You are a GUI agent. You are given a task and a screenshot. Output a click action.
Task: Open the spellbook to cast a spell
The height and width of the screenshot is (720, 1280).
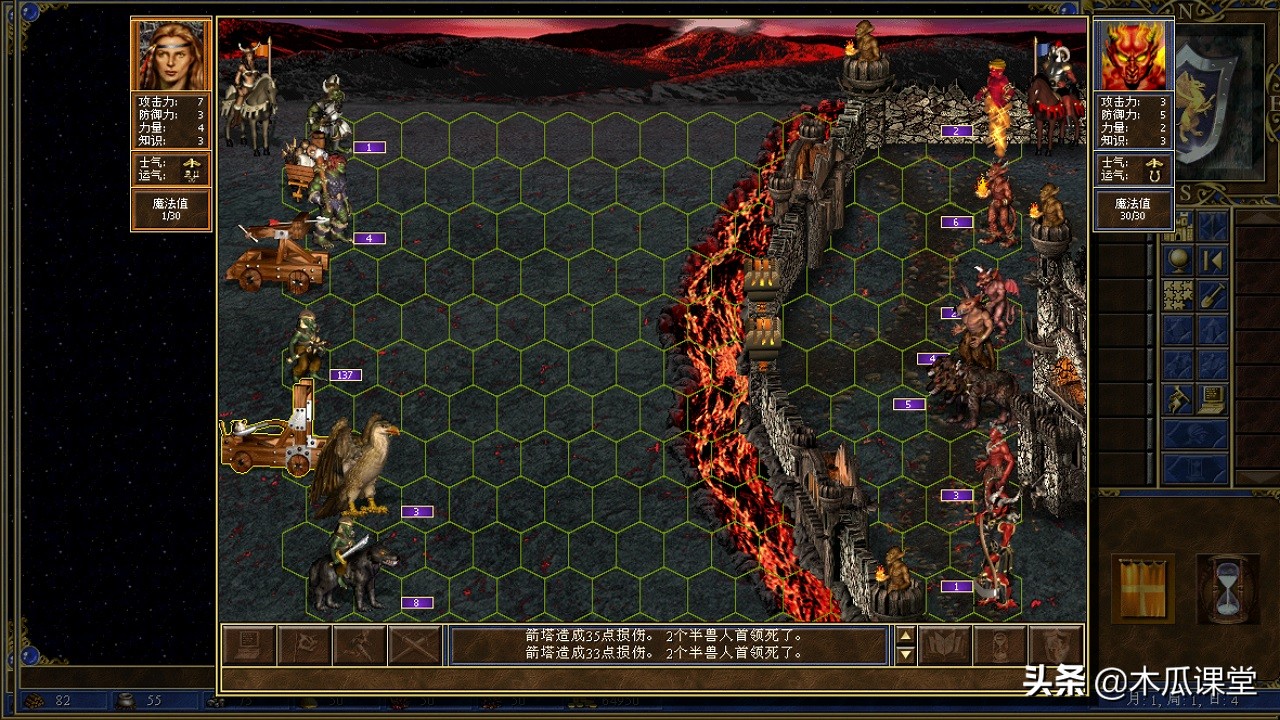click(x=945, y=645)
